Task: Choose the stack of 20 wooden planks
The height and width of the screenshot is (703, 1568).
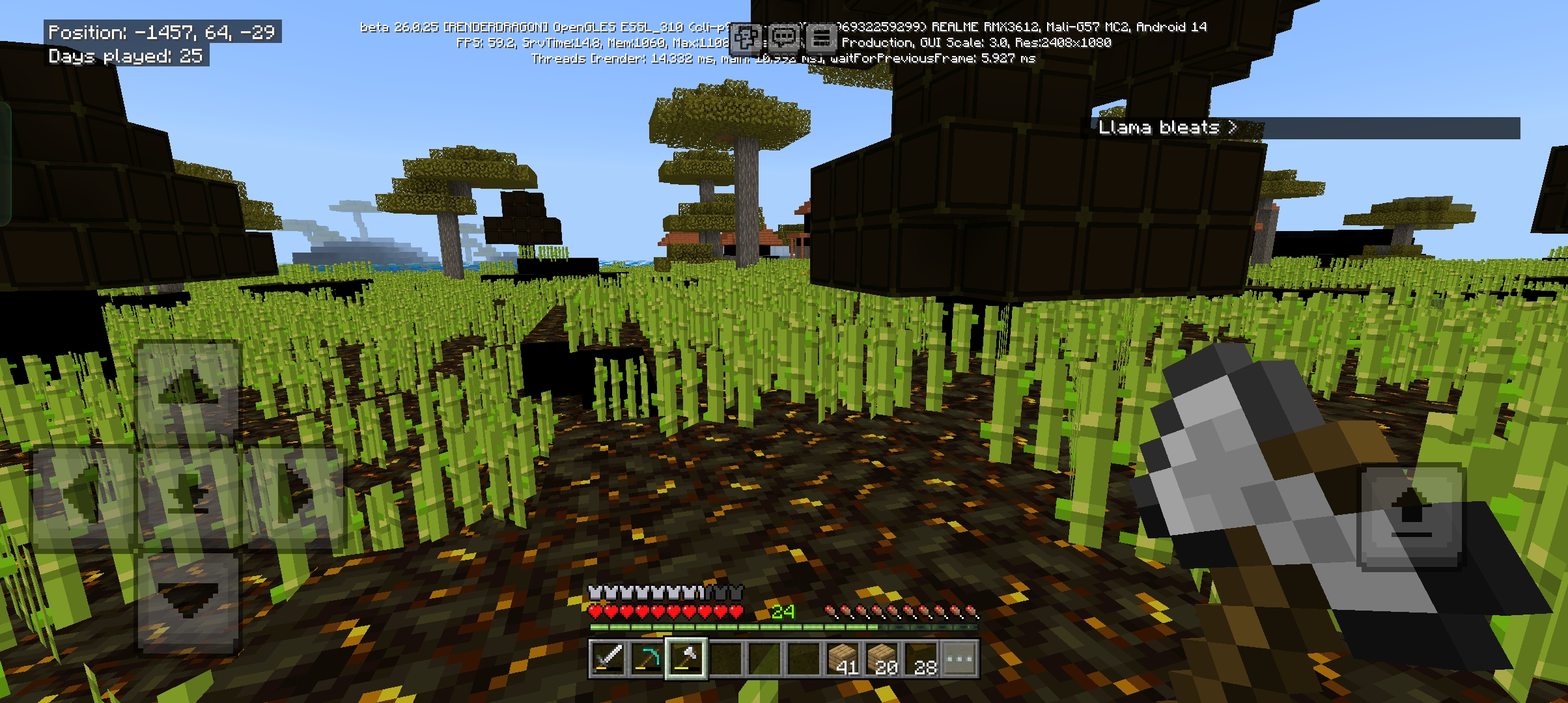Action: (882, 659)
